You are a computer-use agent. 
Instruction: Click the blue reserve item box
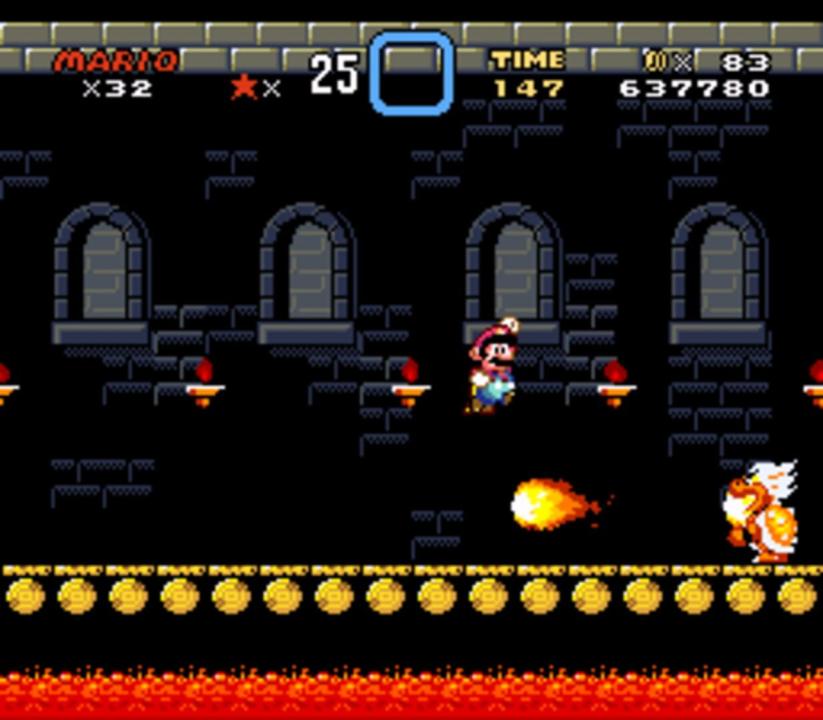[x=411, y=73]
